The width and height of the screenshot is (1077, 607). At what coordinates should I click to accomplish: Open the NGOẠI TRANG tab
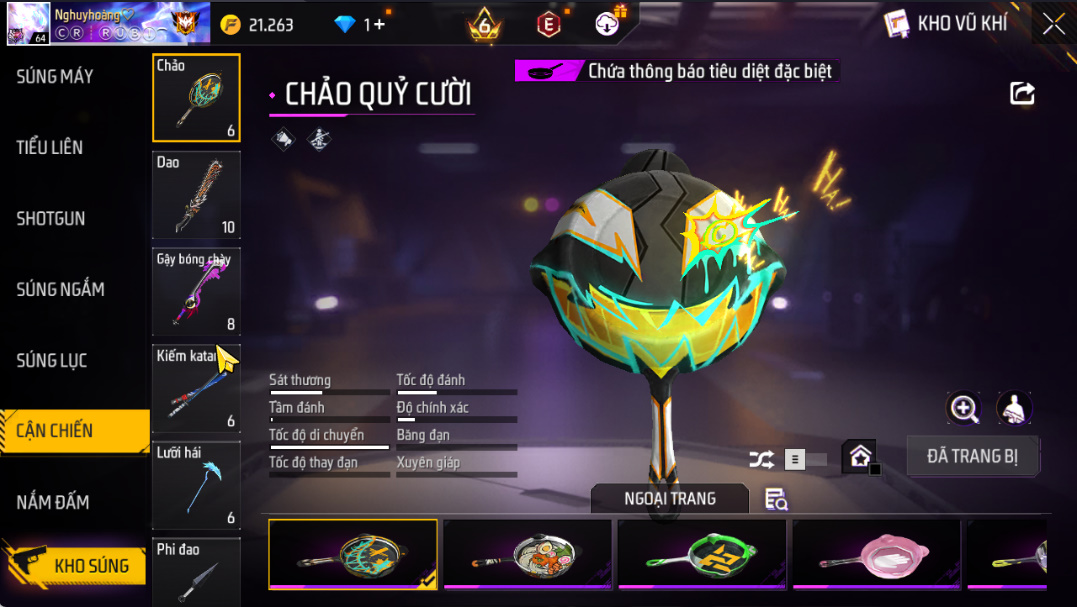click(669, 498)
